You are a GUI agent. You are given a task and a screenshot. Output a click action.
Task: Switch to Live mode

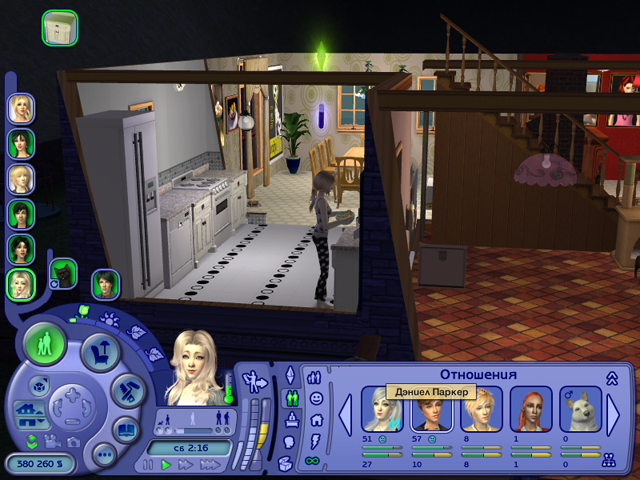tap(44, 345)
